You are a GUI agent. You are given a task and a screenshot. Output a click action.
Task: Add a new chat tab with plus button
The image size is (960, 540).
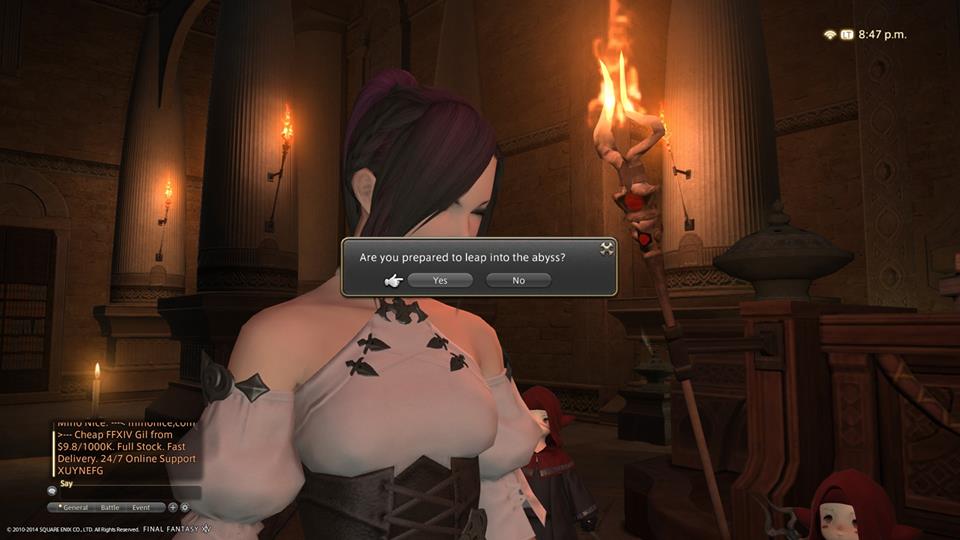pos(172,507)
